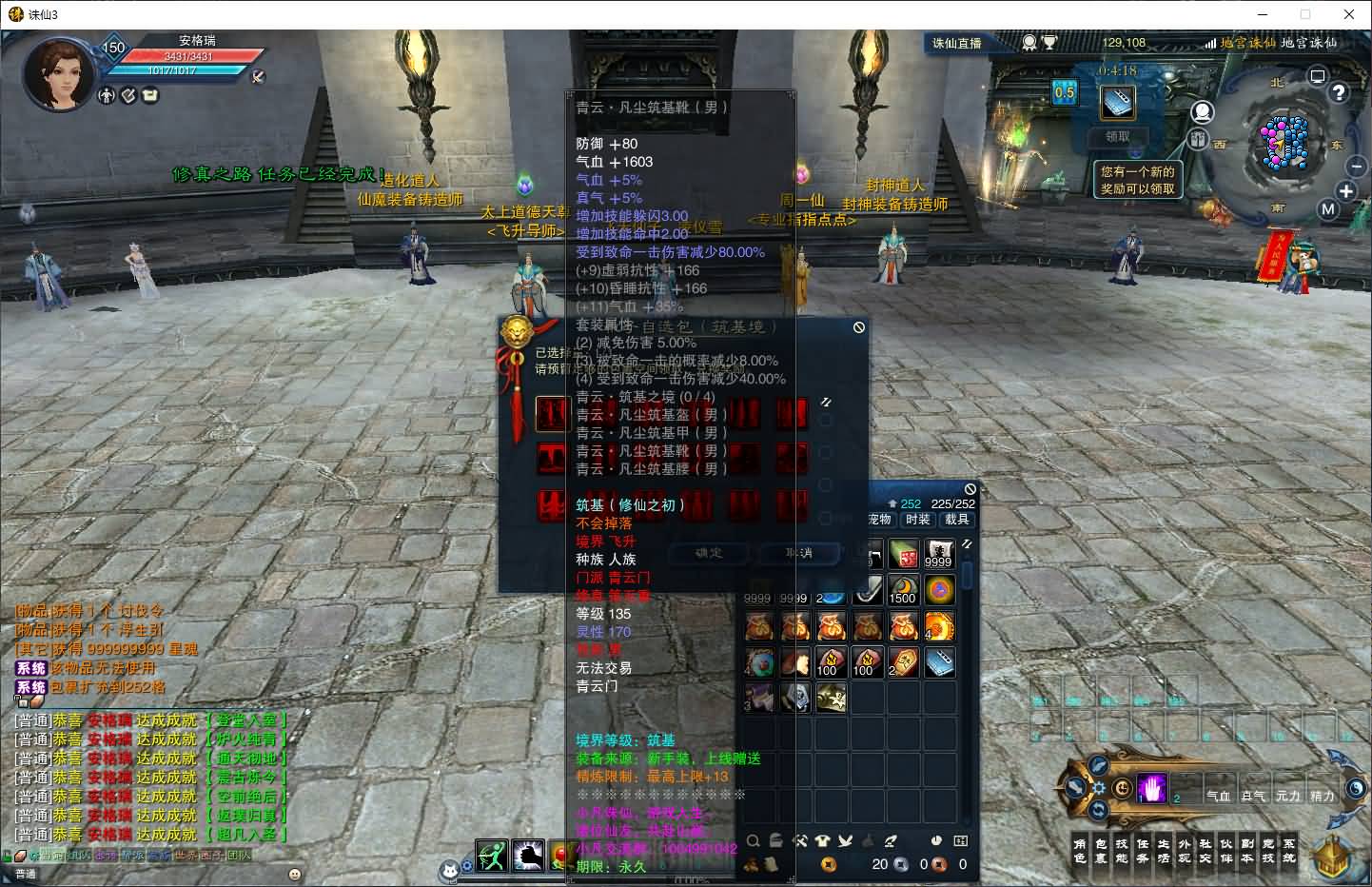Image resolution: width=1372 pixels, height=887 pixels.
Task: Open the world map with M button
Action: coord(1328,209)
